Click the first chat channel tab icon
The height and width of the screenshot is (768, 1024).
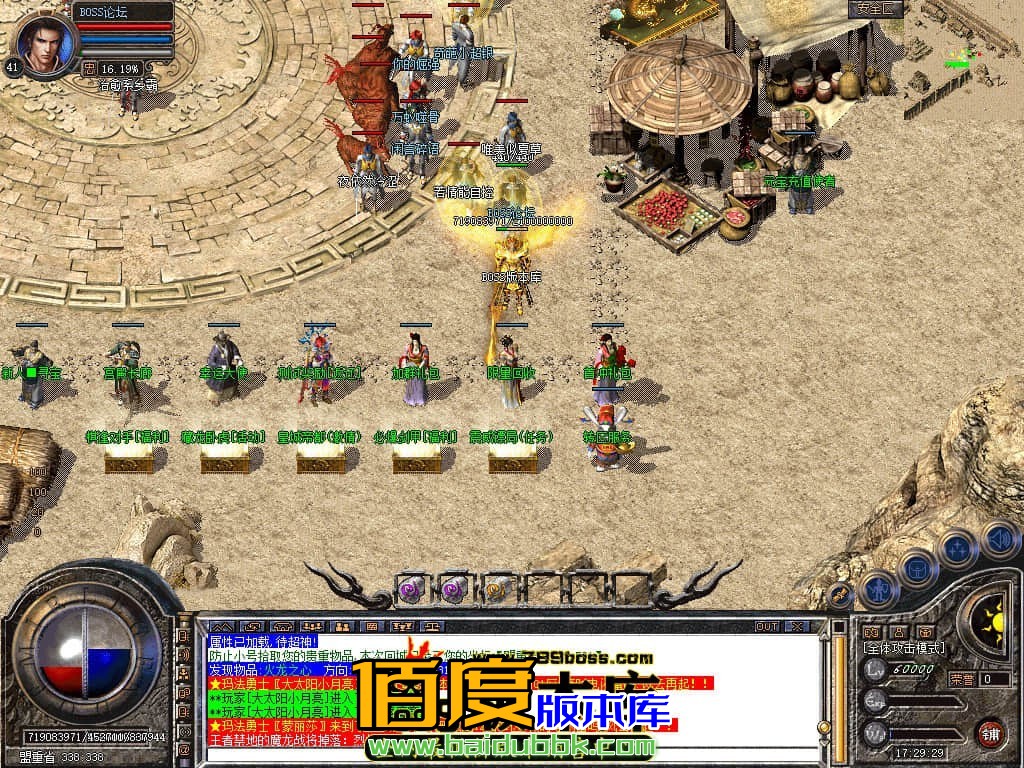pyautogui.click(x=220, y=626)
